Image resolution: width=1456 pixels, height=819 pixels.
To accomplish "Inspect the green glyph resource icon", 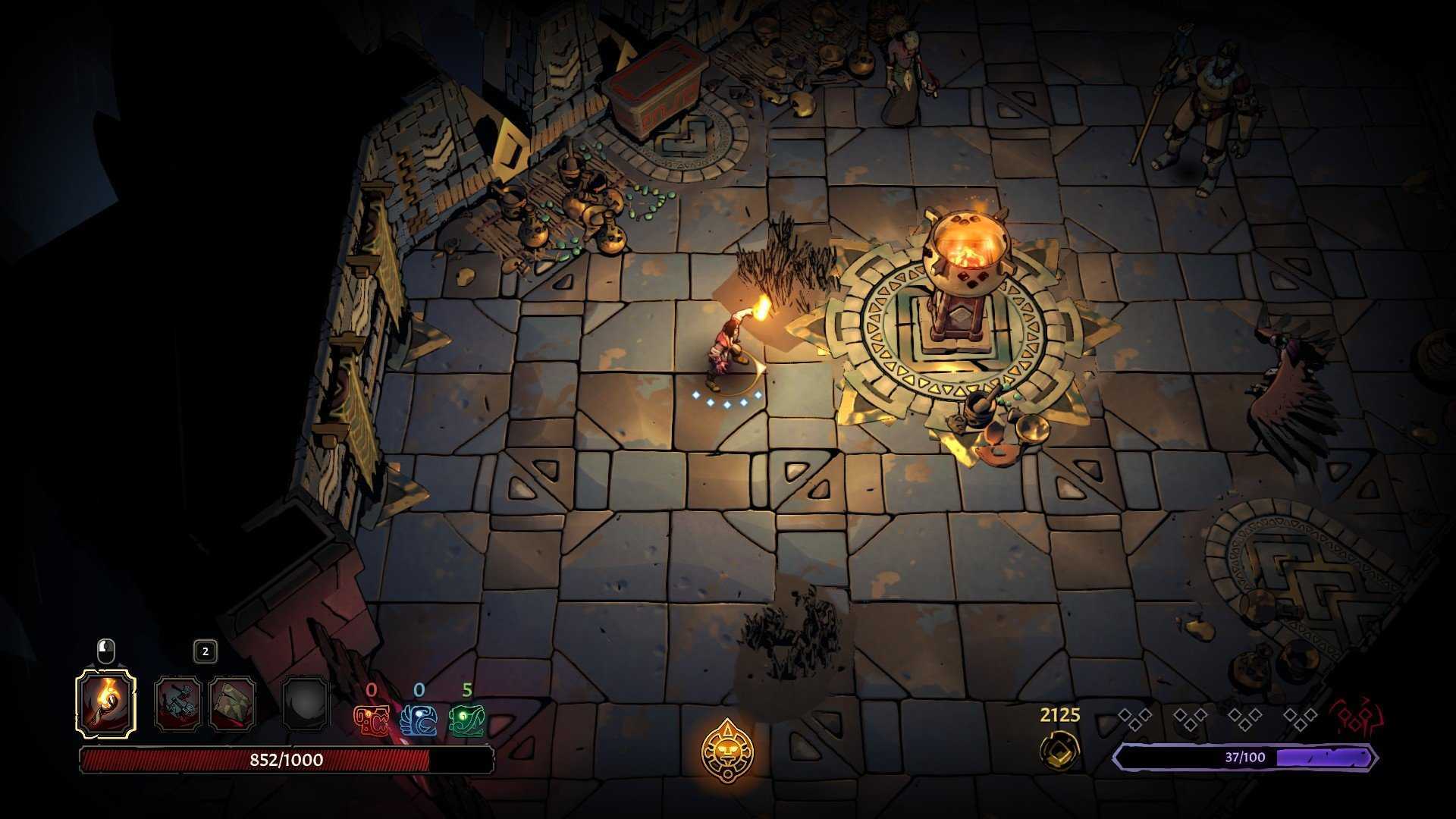I will (466, 720).
